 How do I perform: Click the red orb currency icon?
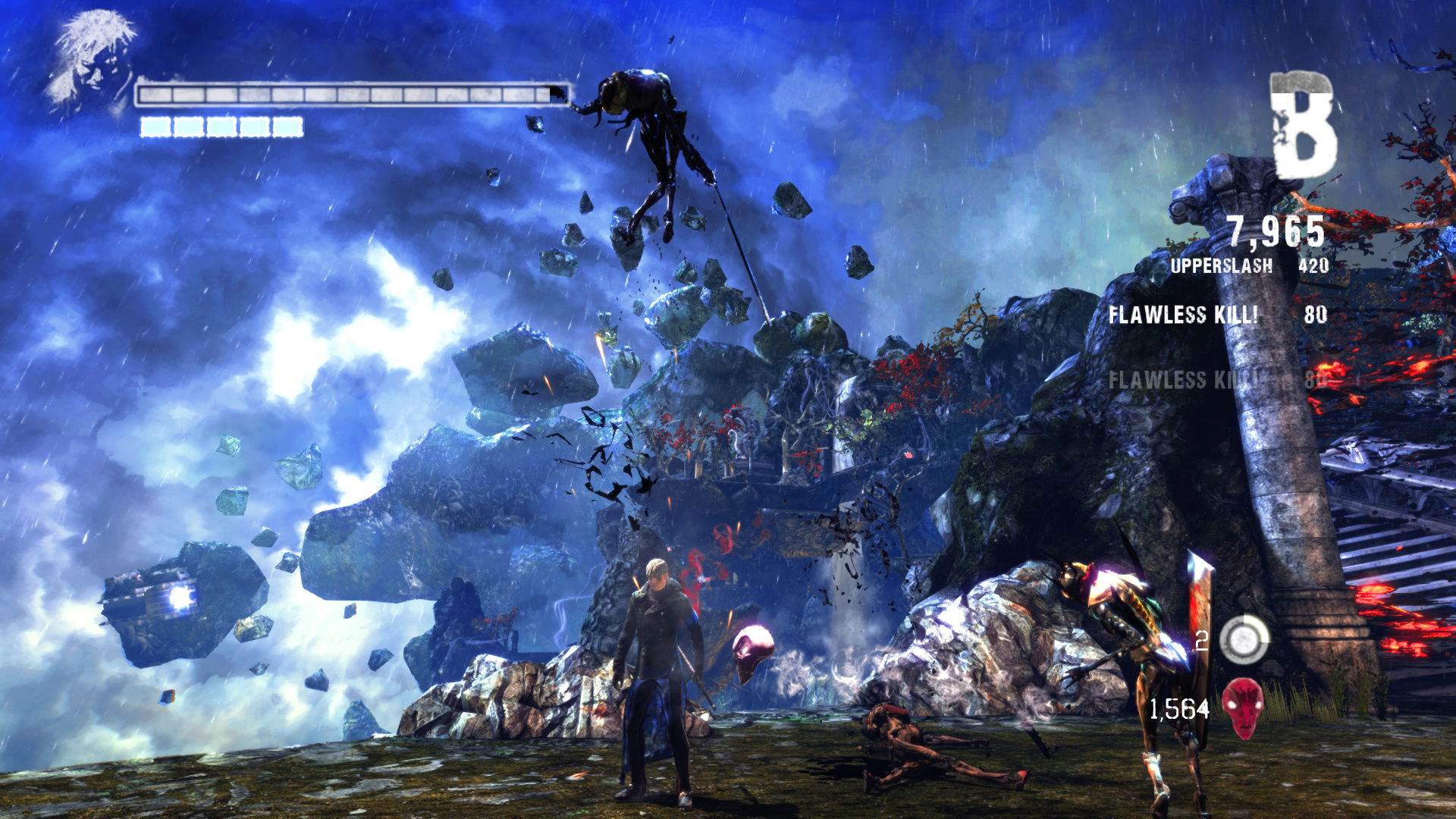pyautogui.click(x=1243, y=708)
